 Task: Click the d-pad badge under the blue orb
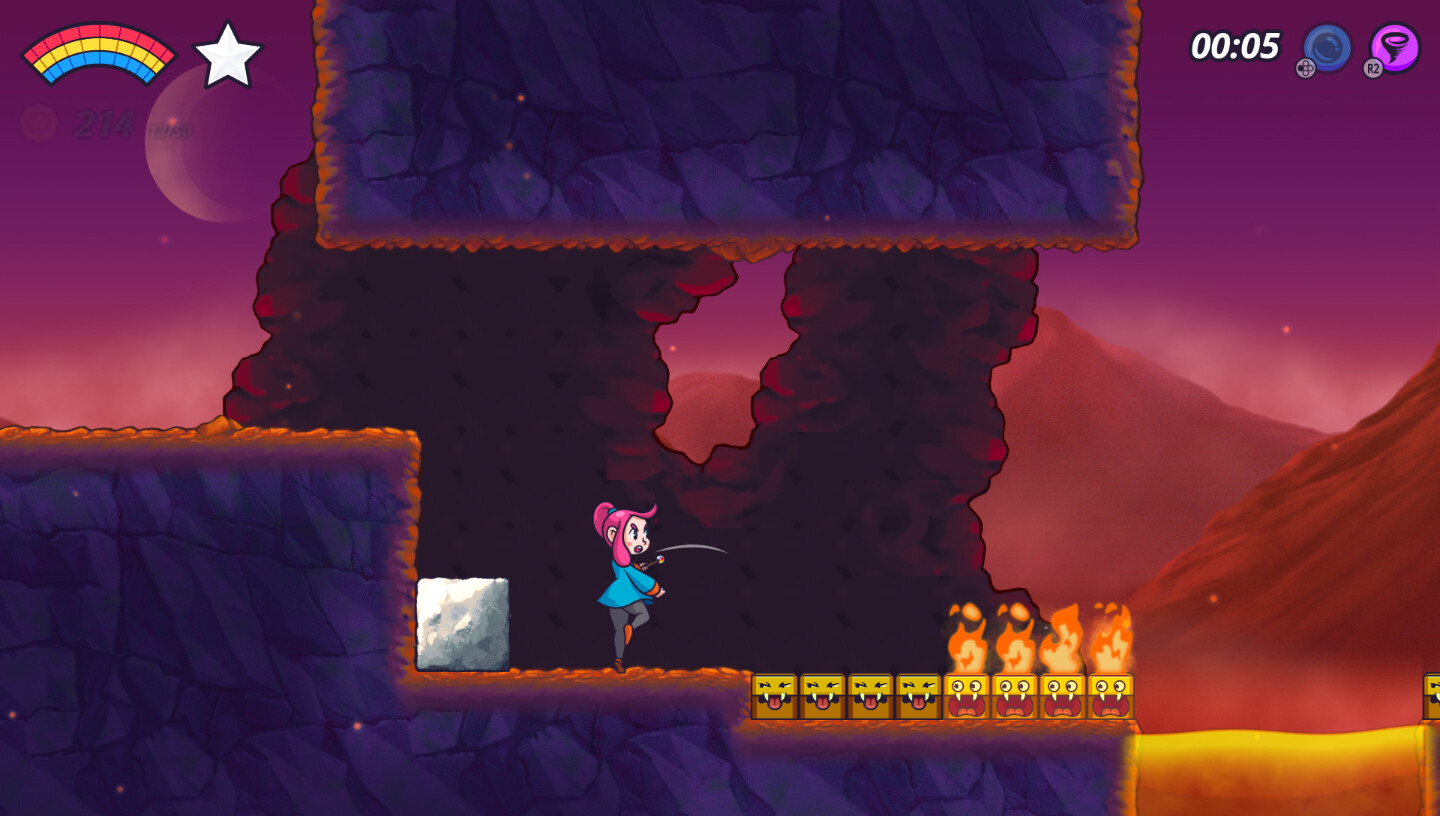tap(1308, 70)
